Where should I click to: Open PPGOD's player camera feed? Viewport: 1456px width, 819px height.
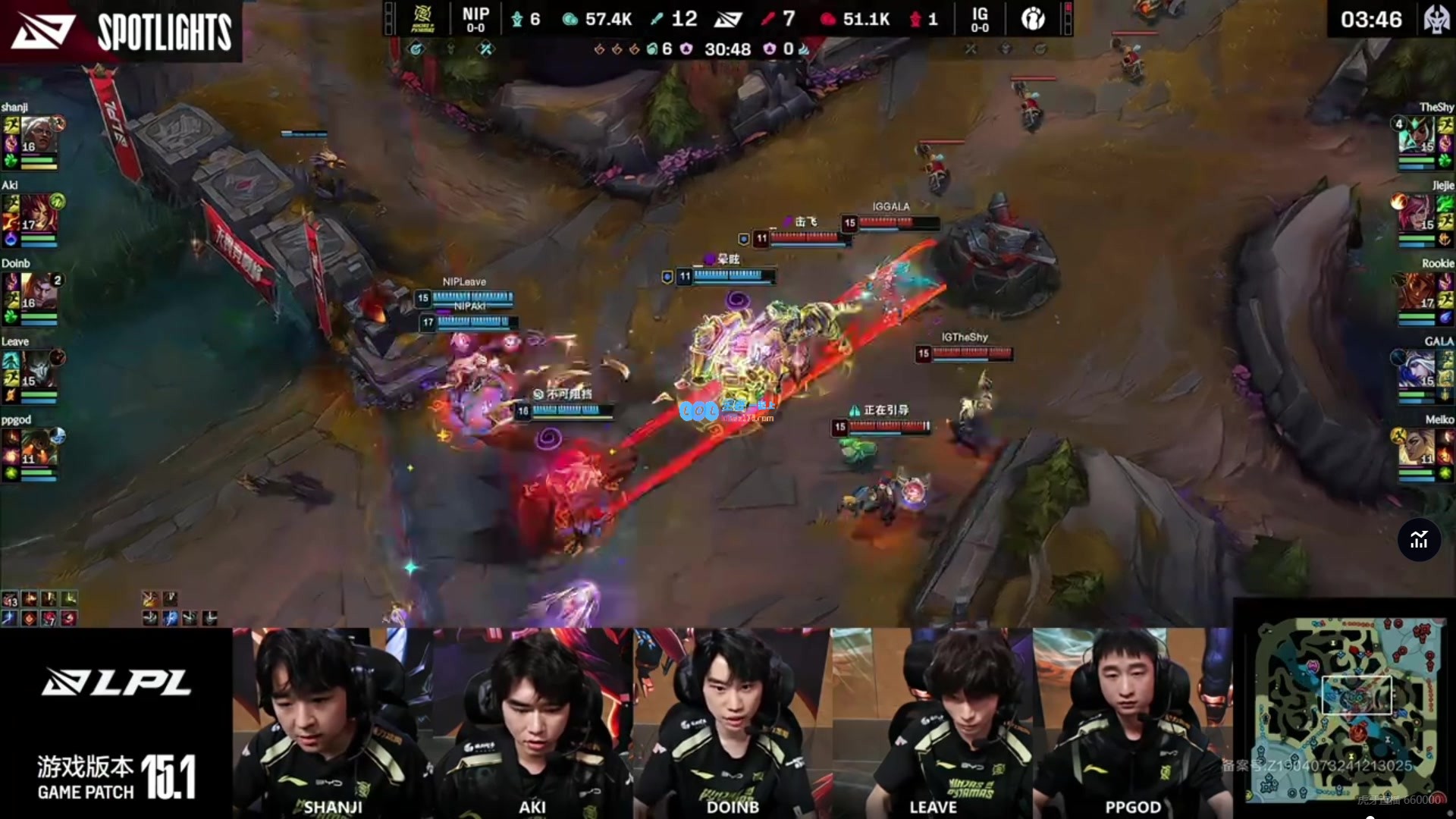(x=1132, y=720)
